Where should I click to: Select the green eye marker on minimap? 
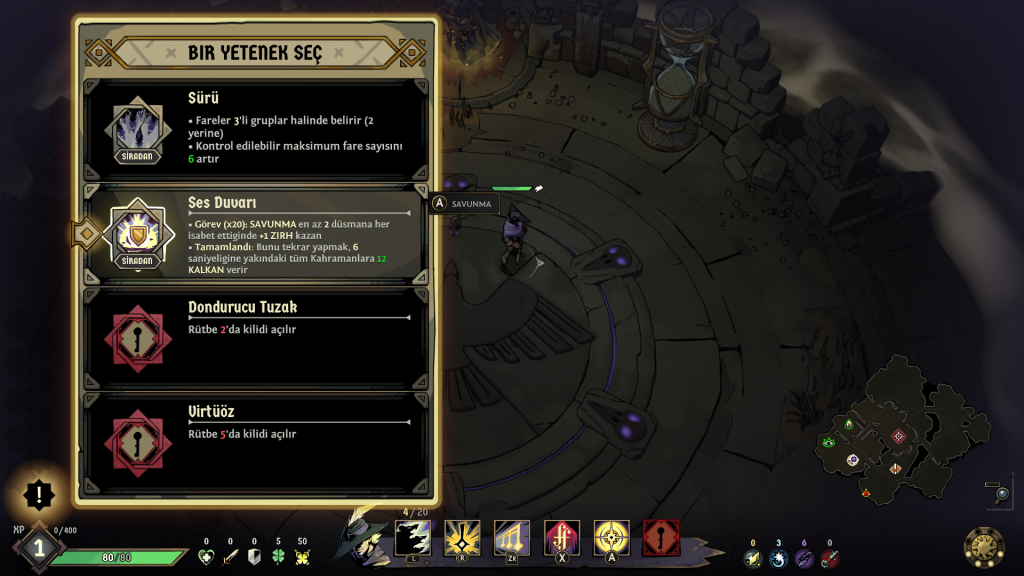[x=828, y=442]
